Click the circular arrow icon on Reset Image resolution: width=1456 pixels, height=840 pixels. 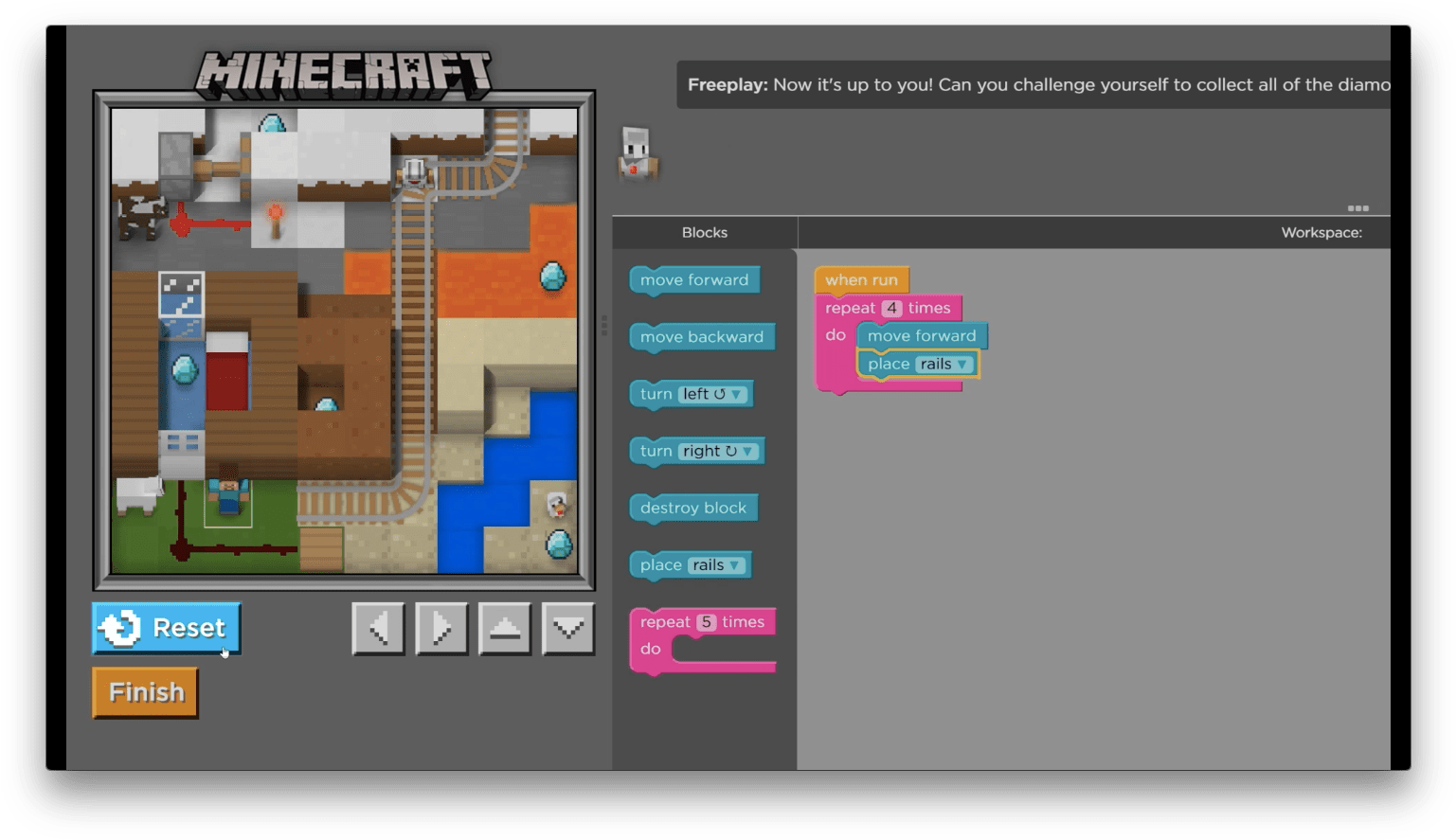coord(120,627)
